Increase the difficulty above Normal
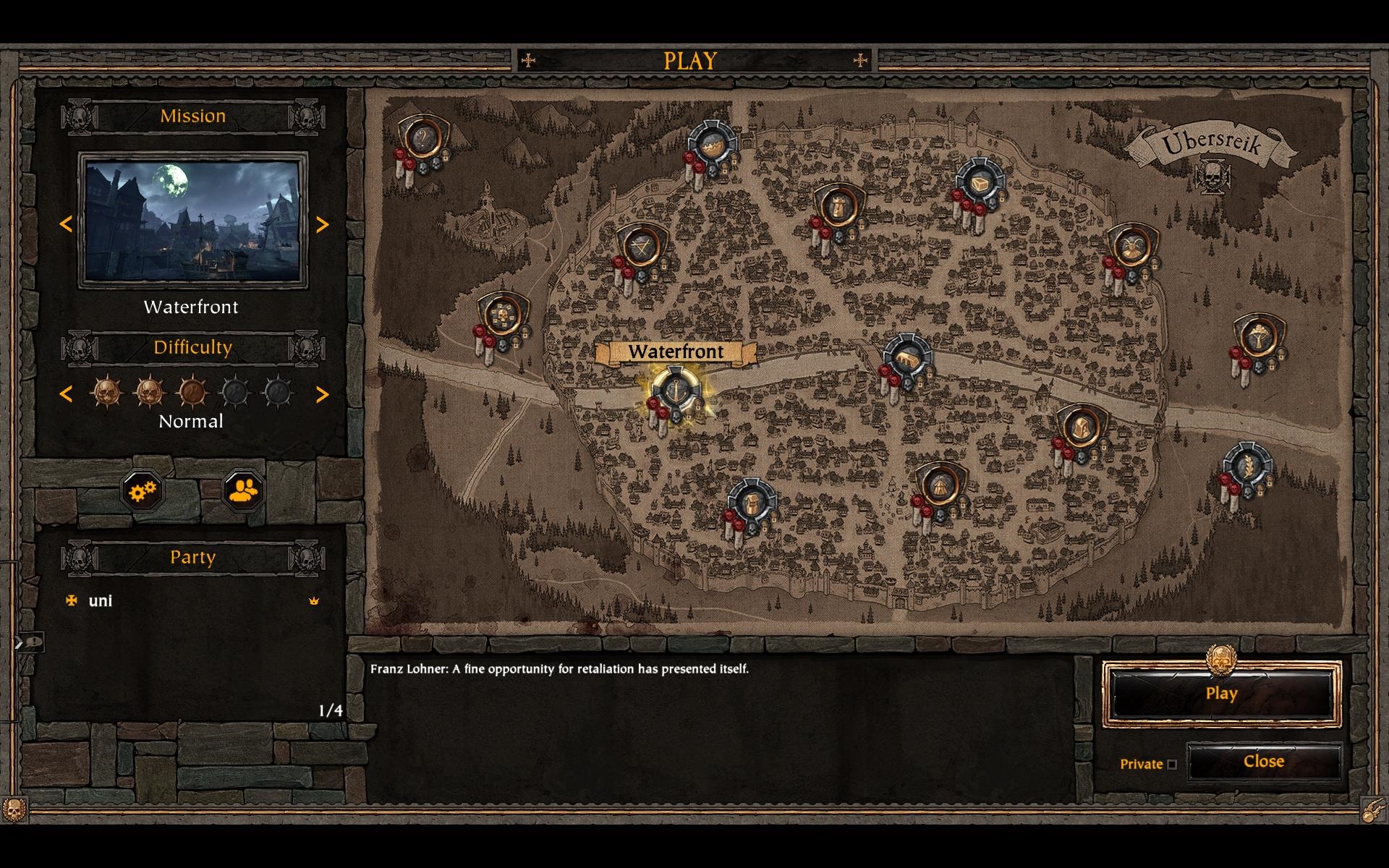1389x868 pixels. 323,394
